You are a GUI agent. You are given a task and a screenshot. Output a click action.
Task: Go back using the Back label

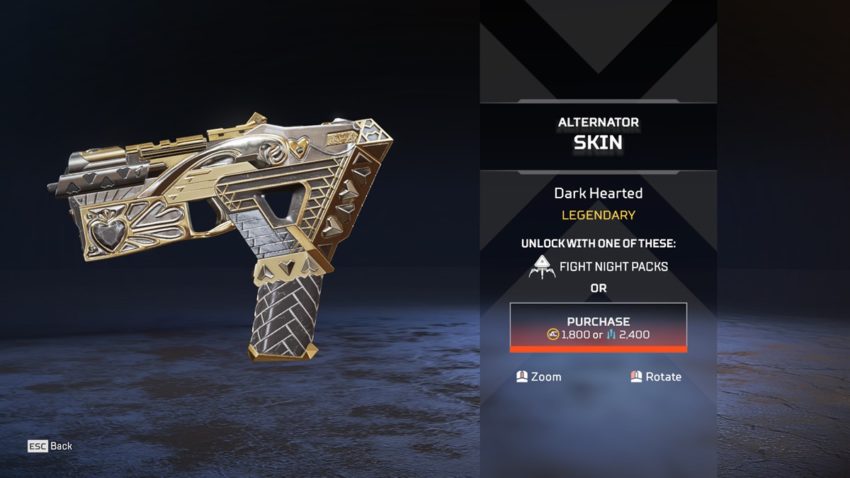61,446
